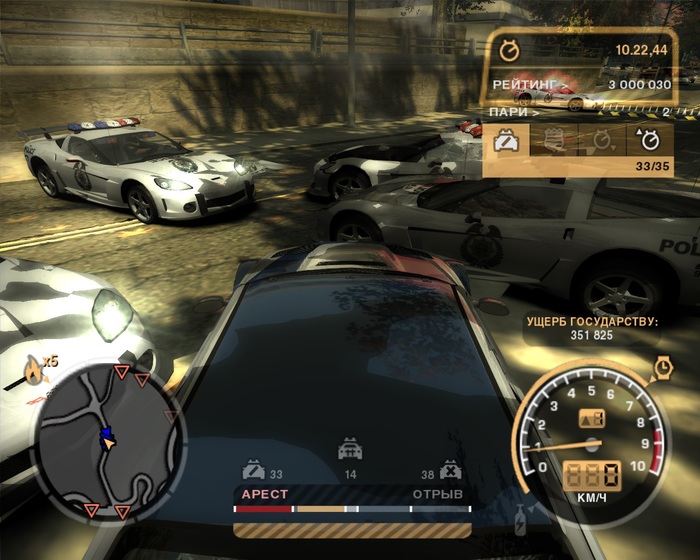This screenshot has width=700, height=560.
Task: Click the pursuing police cars icon
Action: coord(350,449)
